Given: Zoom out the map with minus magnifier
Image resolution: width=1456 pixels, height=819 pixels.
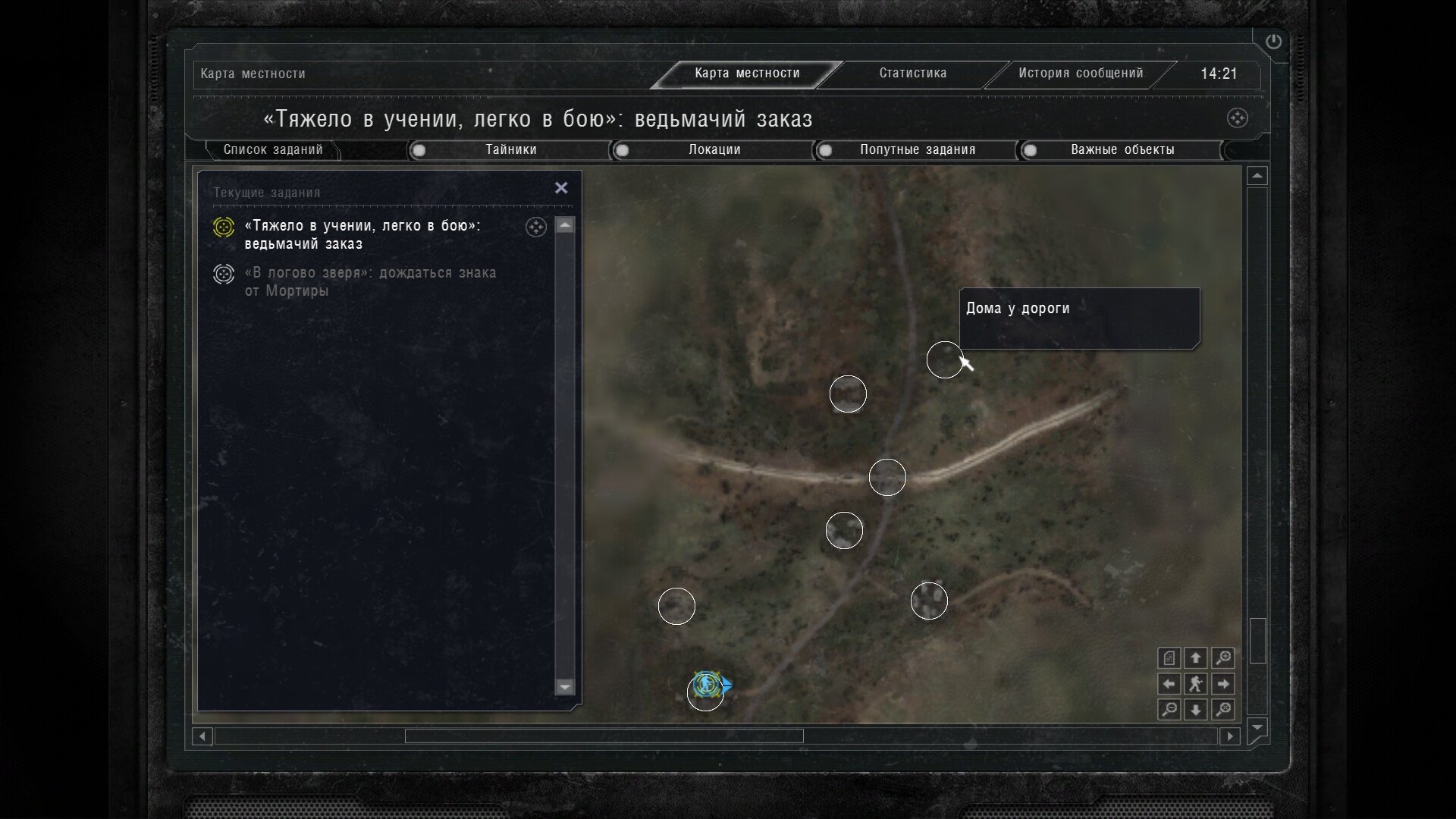Looking at the screenshot, I should [x=1169, y=710].
